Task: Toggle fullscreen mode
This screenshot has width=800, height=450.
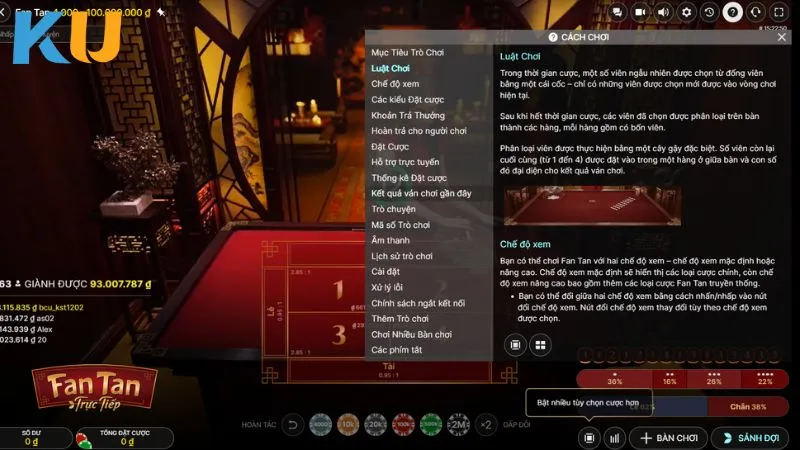Action: 780,12
